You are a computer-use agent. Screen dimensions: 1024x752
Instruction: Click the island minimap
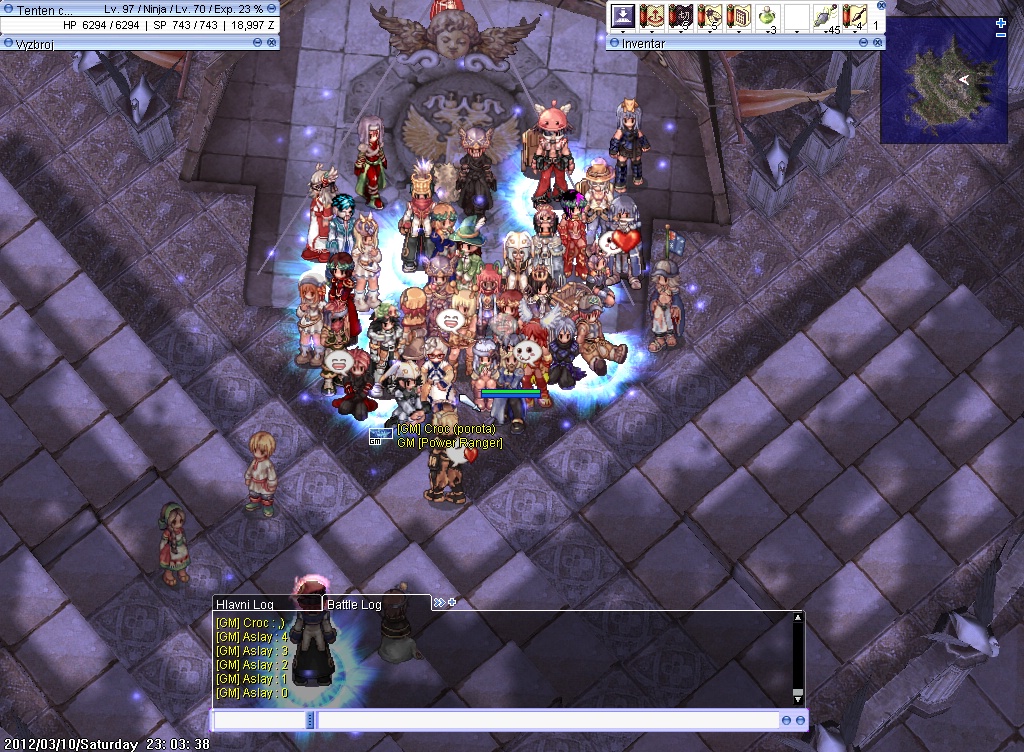pos(944,80)
